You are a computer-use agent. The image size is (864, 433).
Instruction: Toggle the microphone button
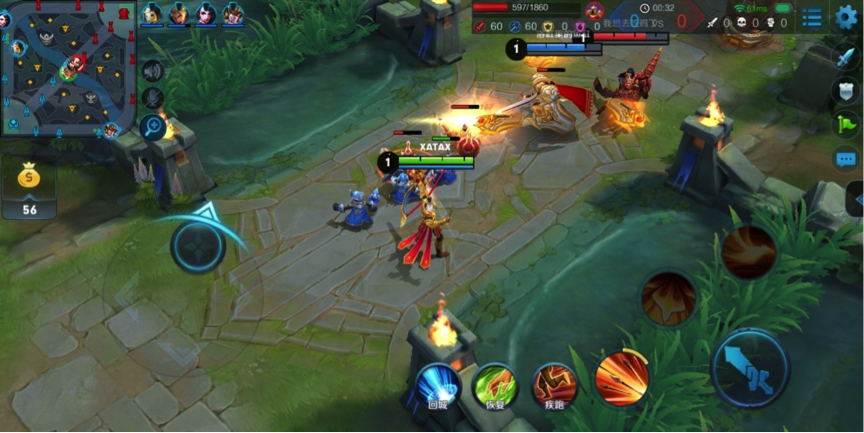click(x=152, y=99)
